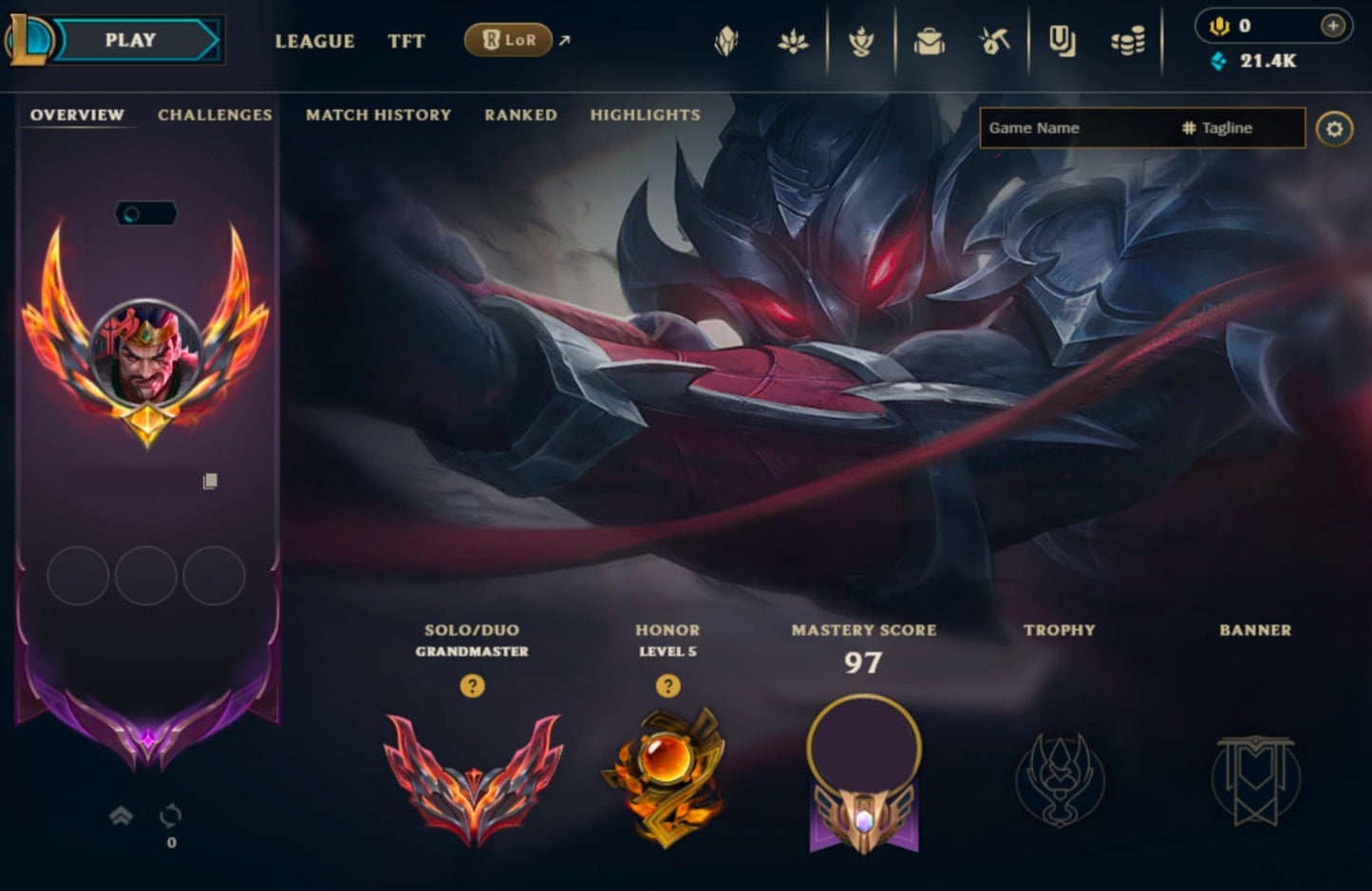Open the Collection cards icon

point(1061,40)
